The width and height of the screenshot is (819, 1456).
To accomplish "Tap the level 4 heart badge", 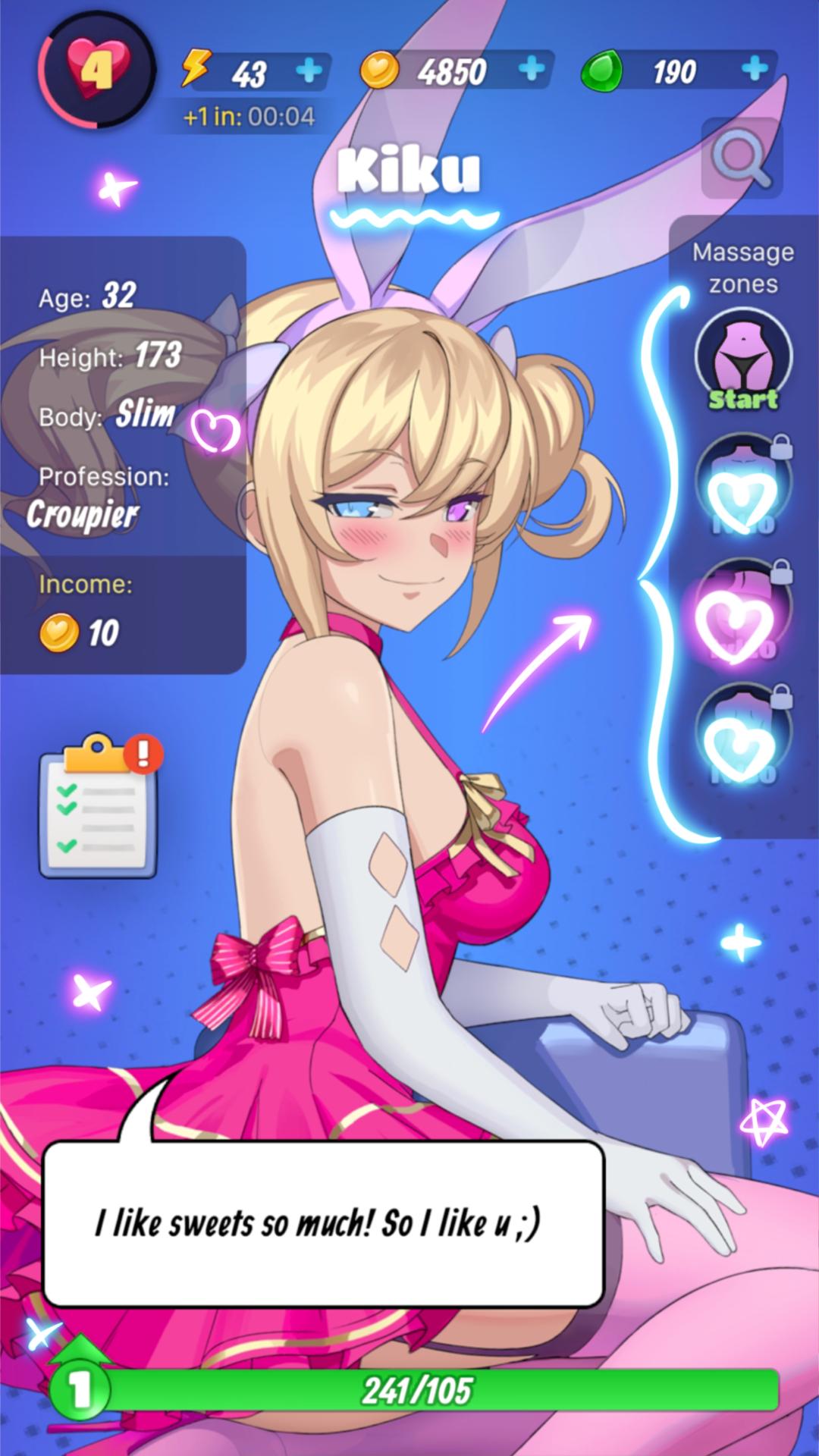I will 96,70.
